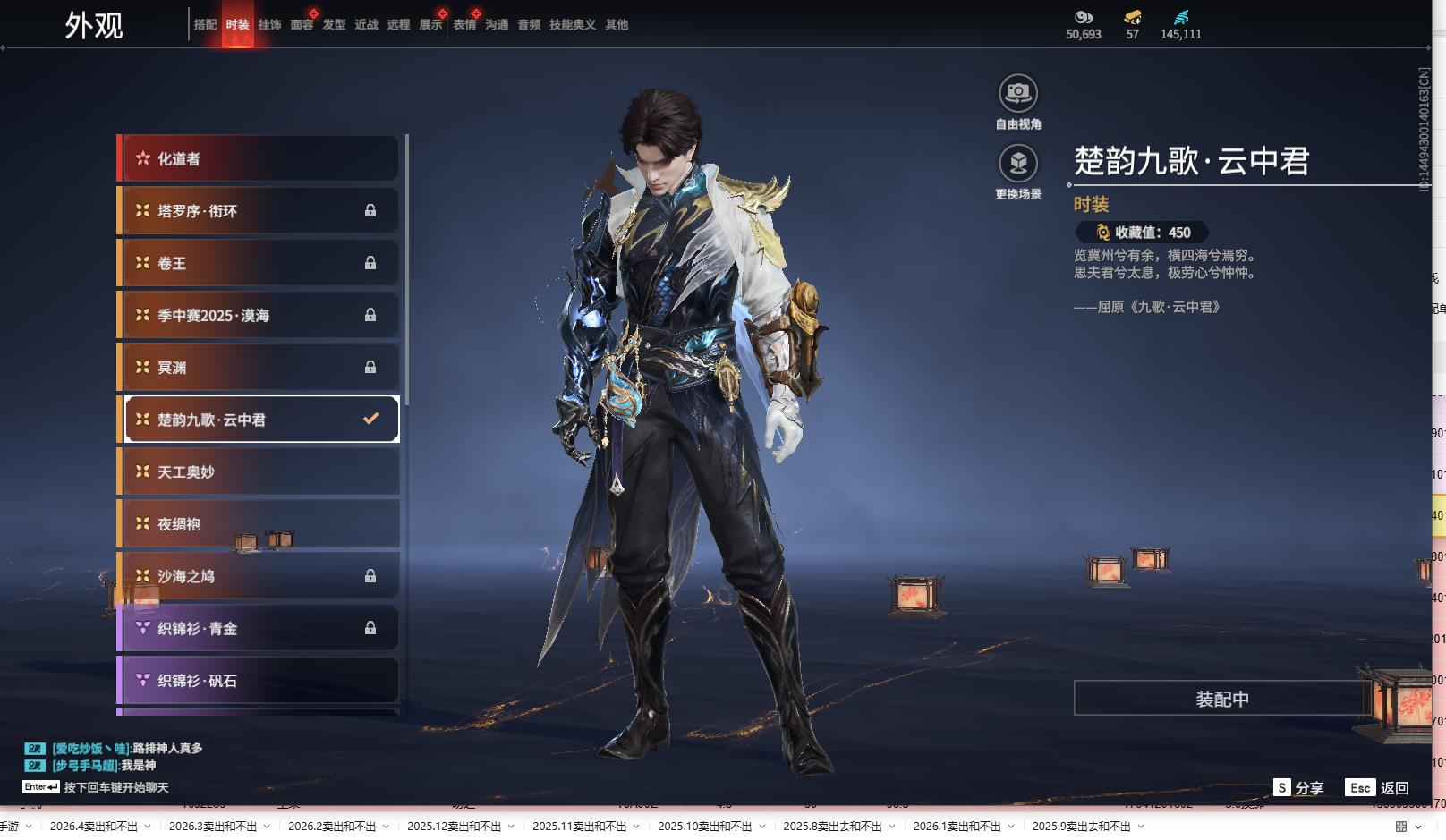
Task: Select the 夜绸袍 outfit
Action: (259, 524)
